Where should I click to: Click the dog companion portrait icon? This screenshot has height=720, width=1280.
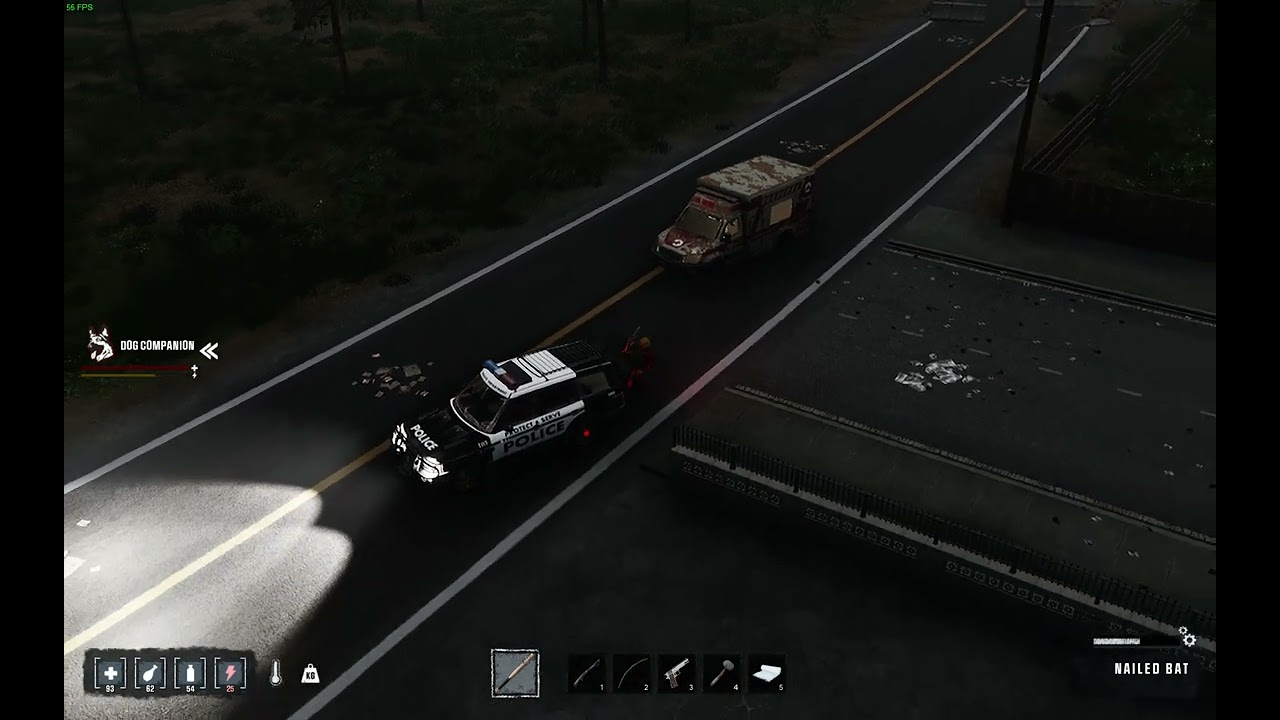pos(100,344)
